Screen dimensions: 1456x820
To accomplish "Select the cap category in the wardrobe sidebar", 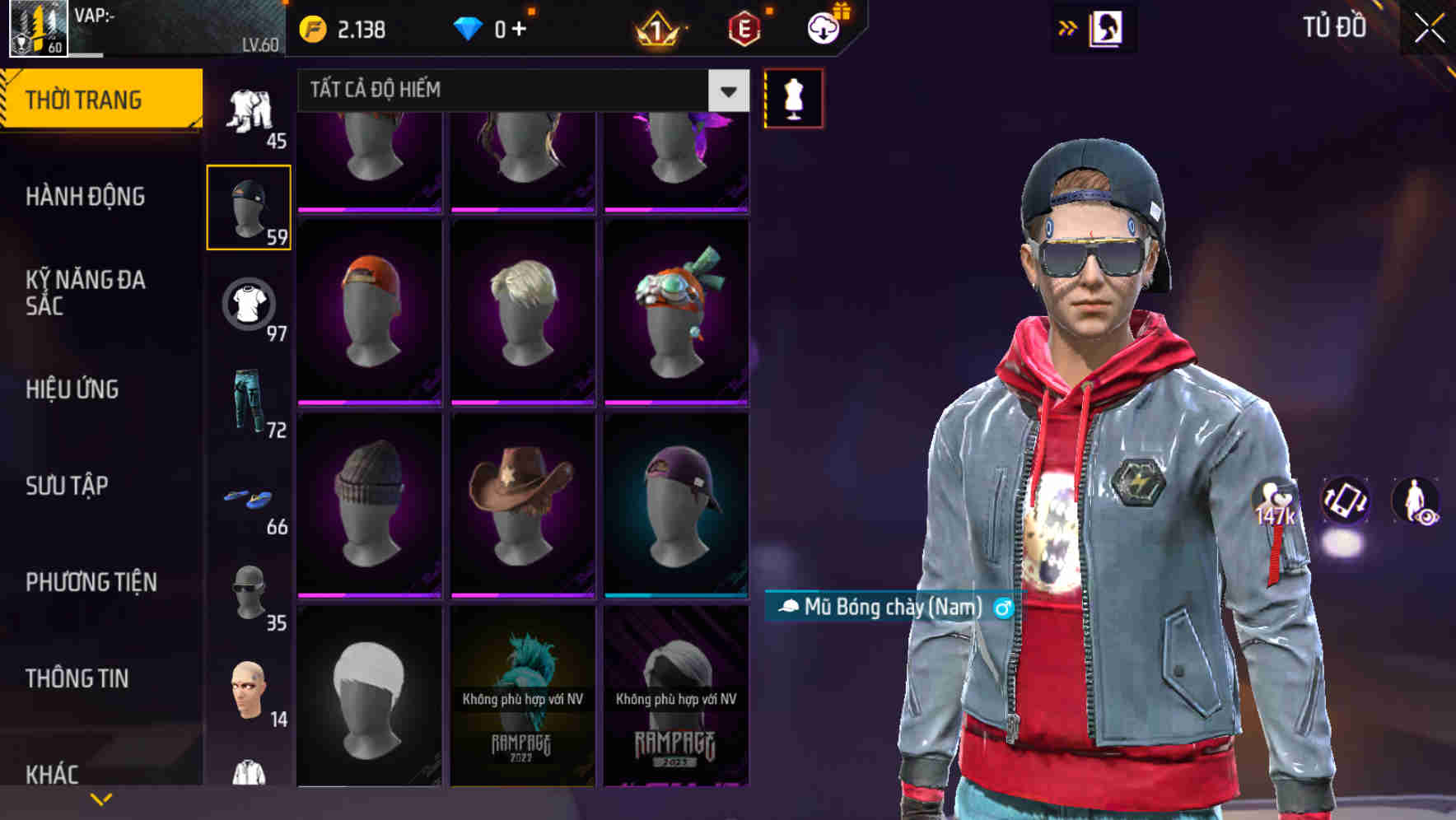I will pos(247,206).
